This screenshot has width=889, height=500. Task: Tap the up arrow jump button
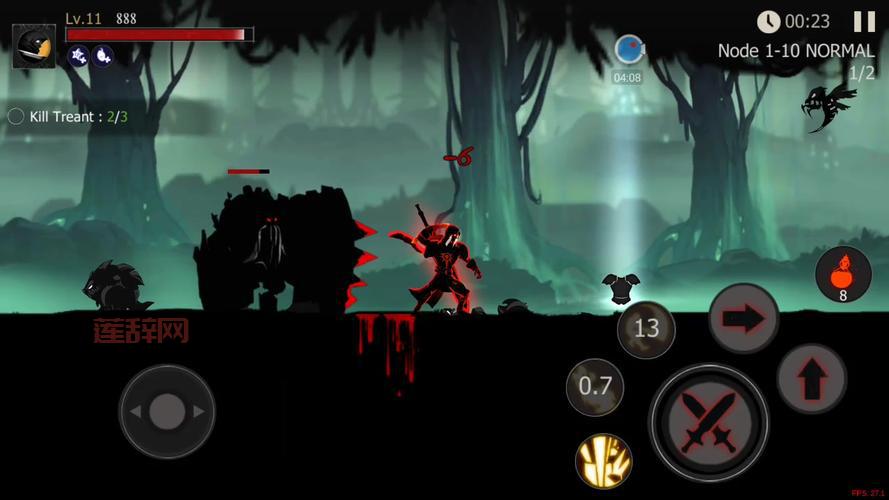811,378
